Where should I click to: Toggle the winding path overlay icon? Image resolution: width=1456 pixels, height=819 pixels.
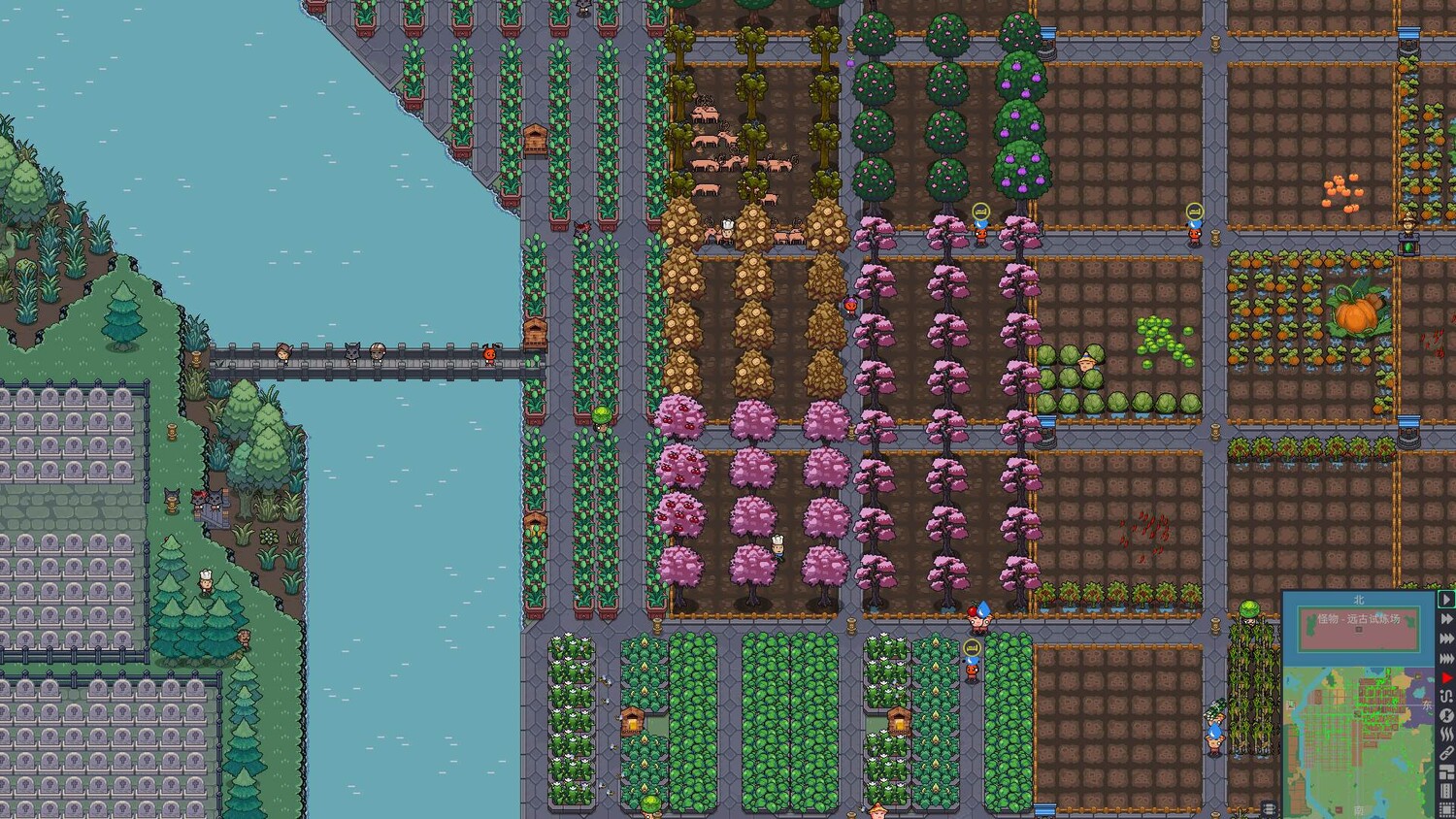(x=1446, y=696)
